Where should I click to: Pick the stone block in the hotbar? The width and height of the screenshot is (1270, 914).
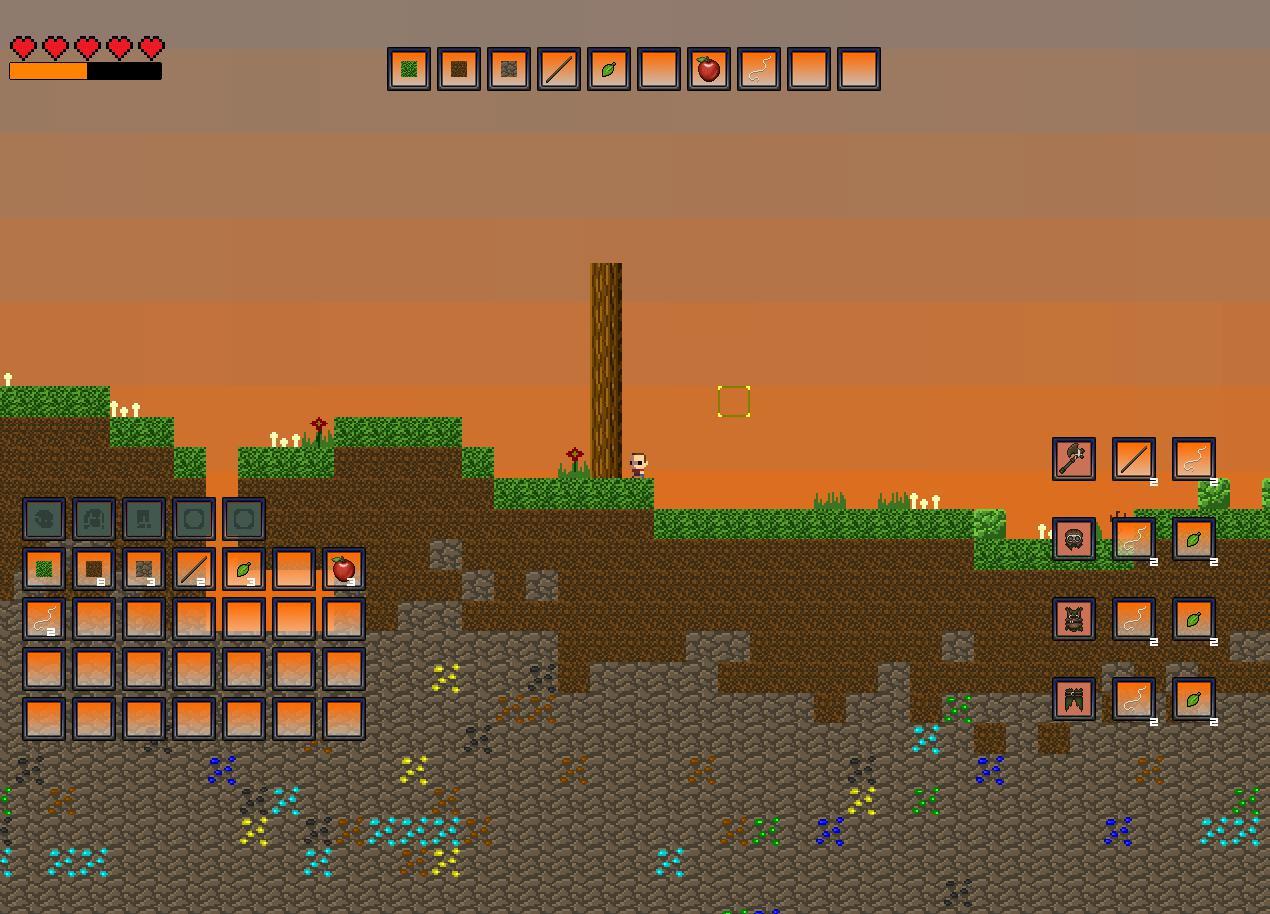click(x=509, y=69)
